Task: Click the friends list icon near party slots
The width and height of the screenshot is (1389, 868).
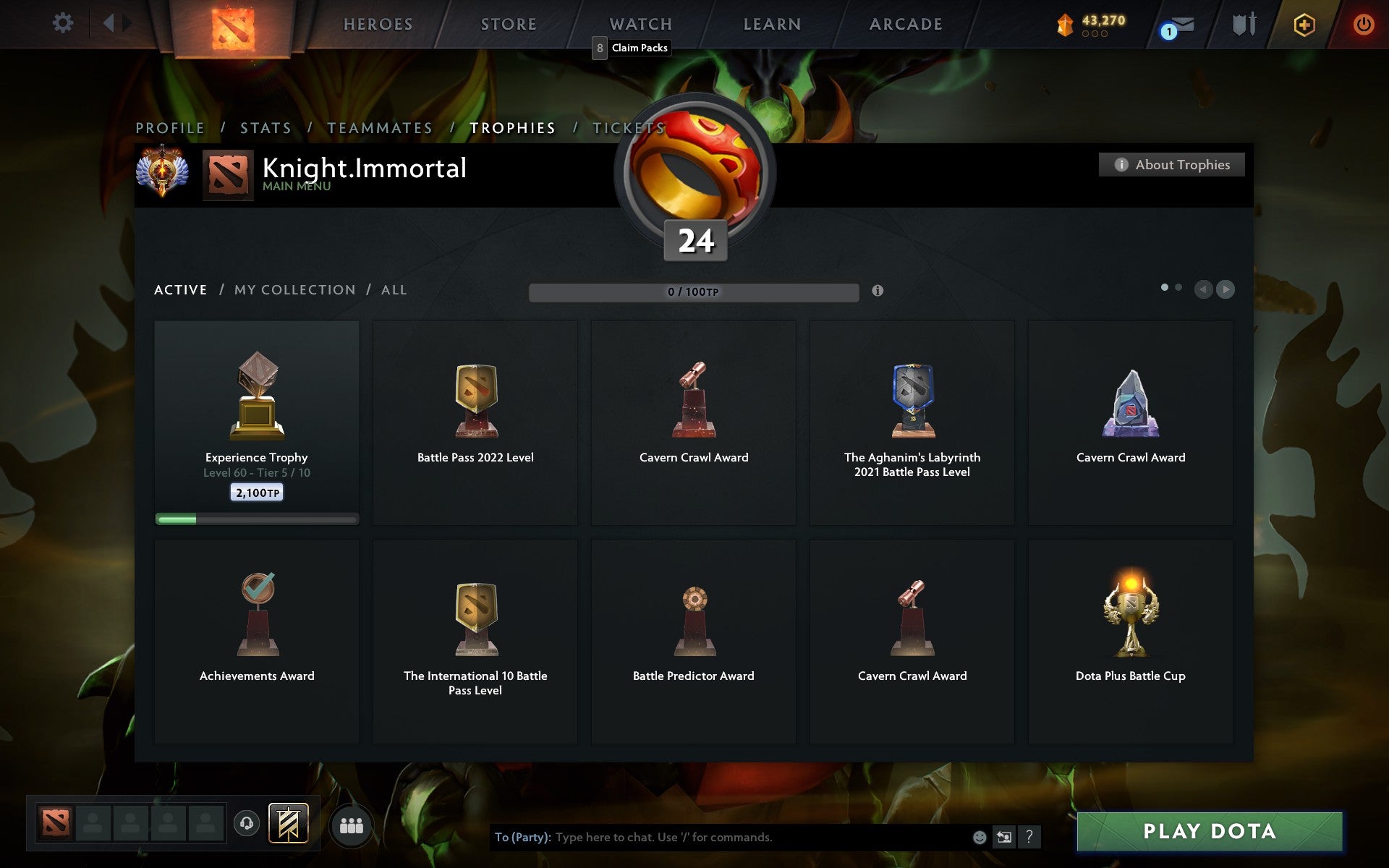Action: tap(352, 825)
